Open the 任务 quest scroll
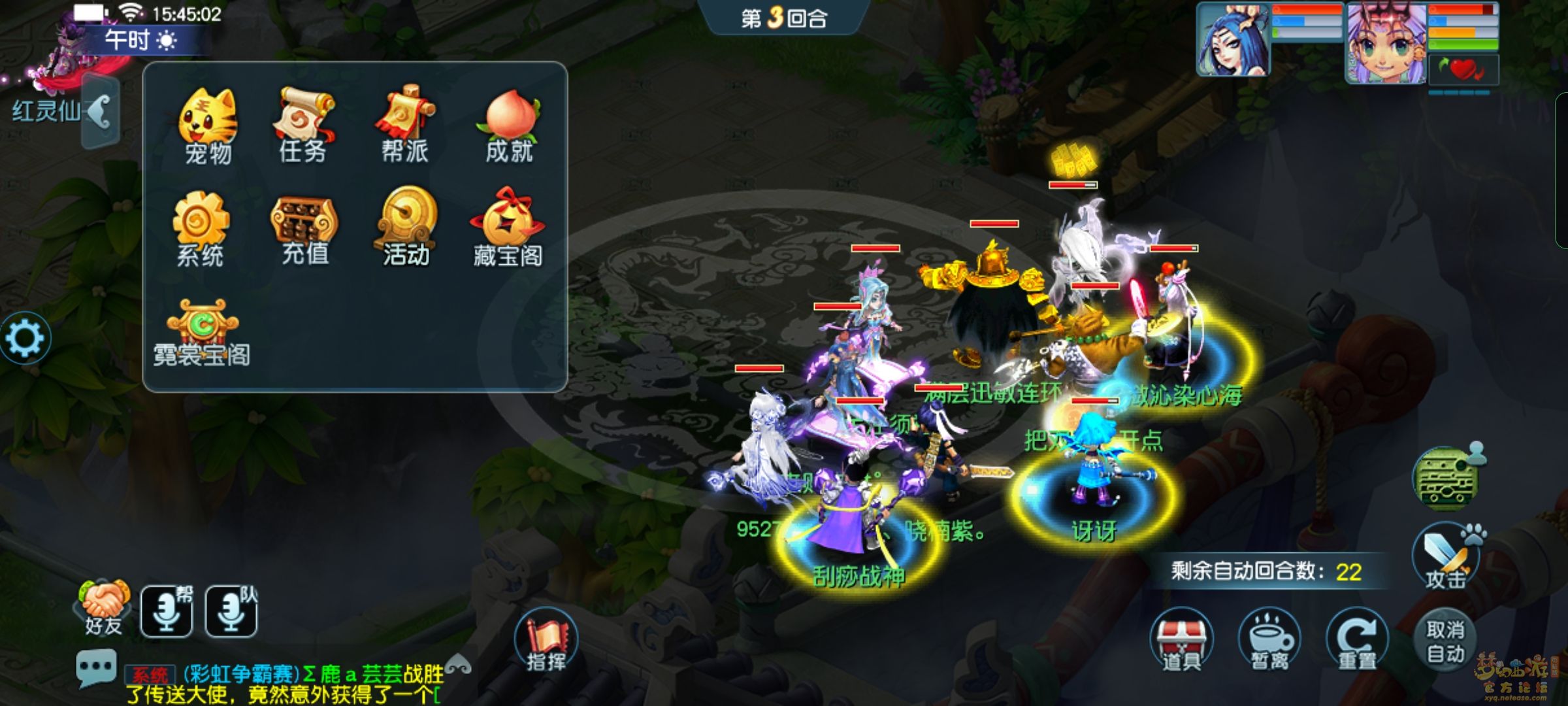 tap(303, 124)
